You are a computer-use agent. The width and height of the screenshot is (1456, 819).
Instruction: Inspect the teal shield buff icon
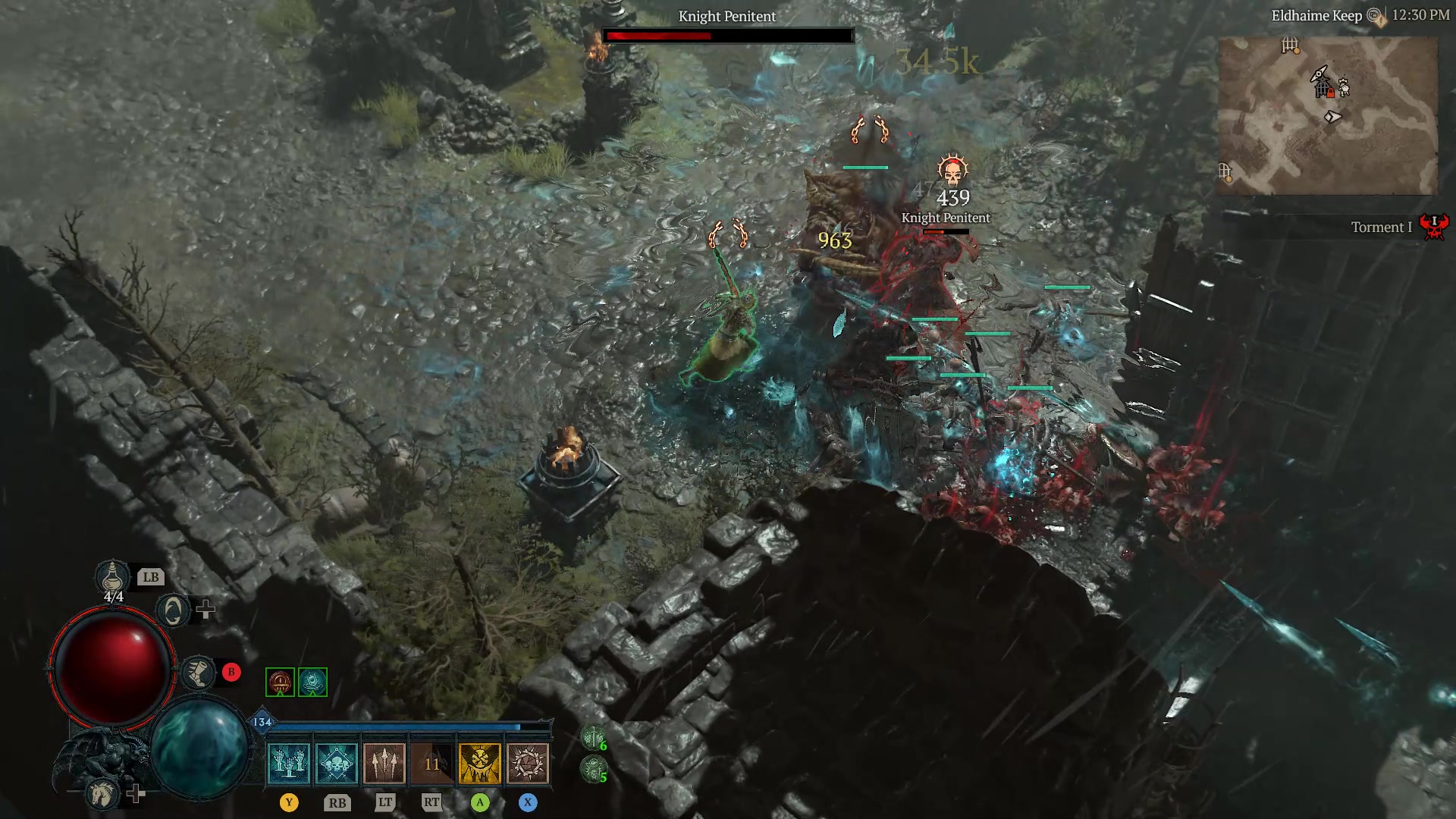point(312,682)
